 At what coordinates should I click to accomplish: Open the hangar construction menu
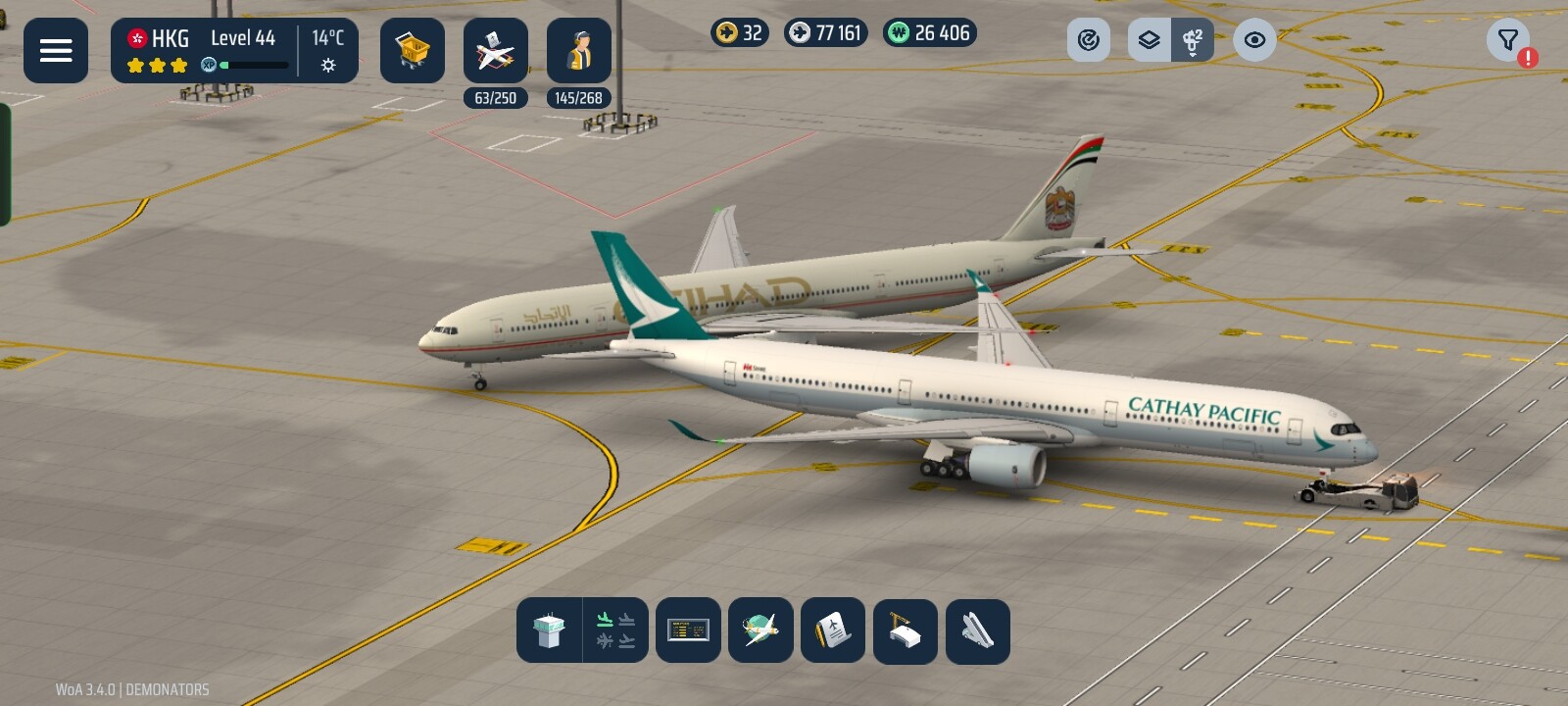906,630
